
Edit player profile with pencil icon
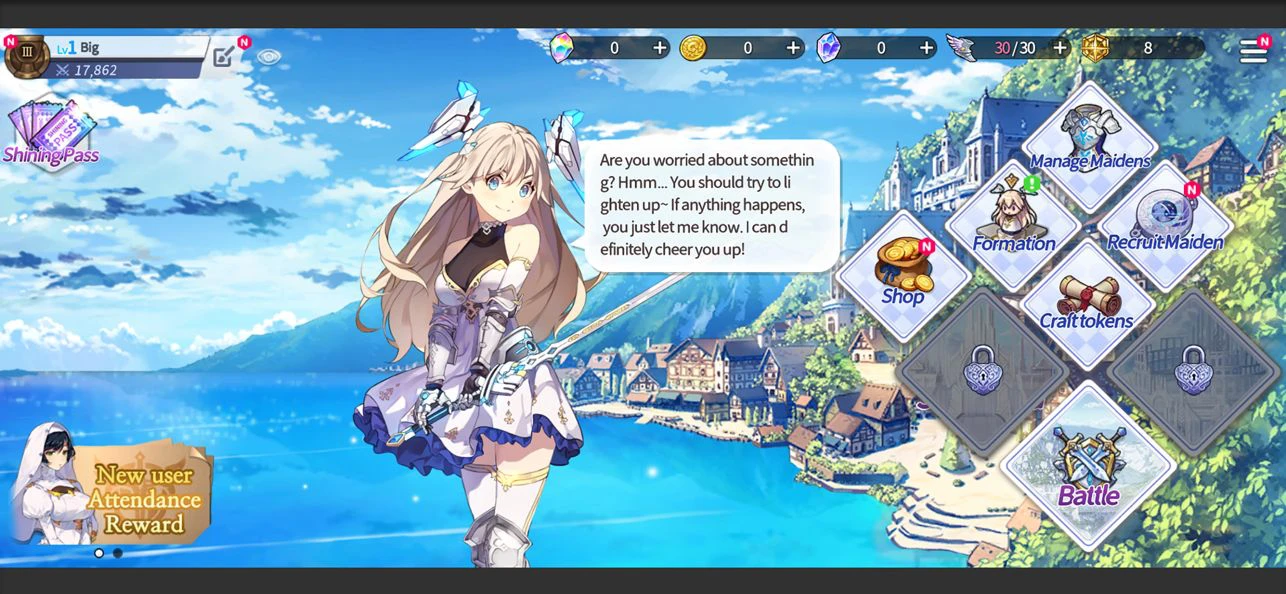pyautogui.click(x=224, y=56)
